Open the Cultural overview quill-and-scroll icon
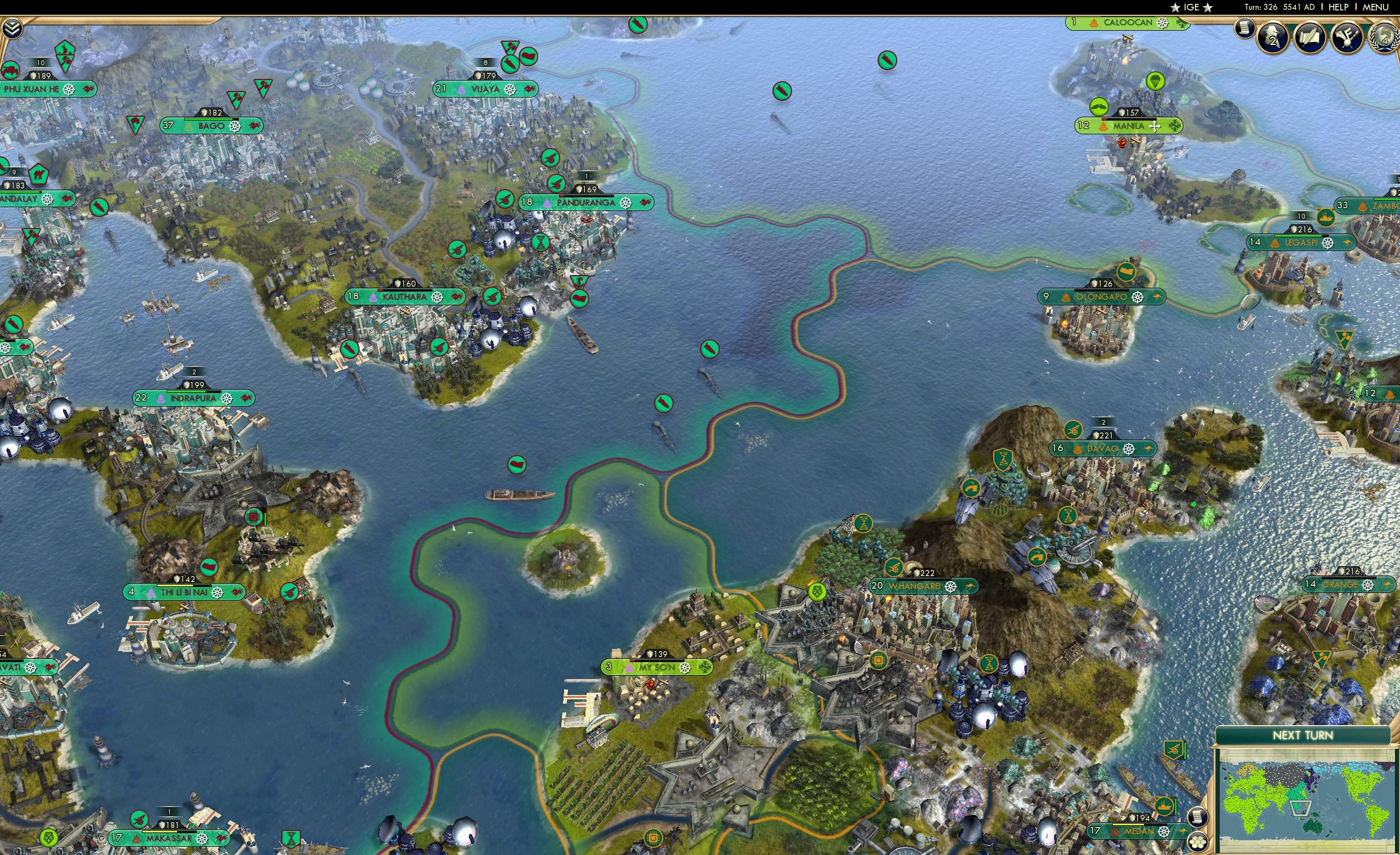Image resolution: width=1400 pixels, height=855 pixels. coord(1310,38)
